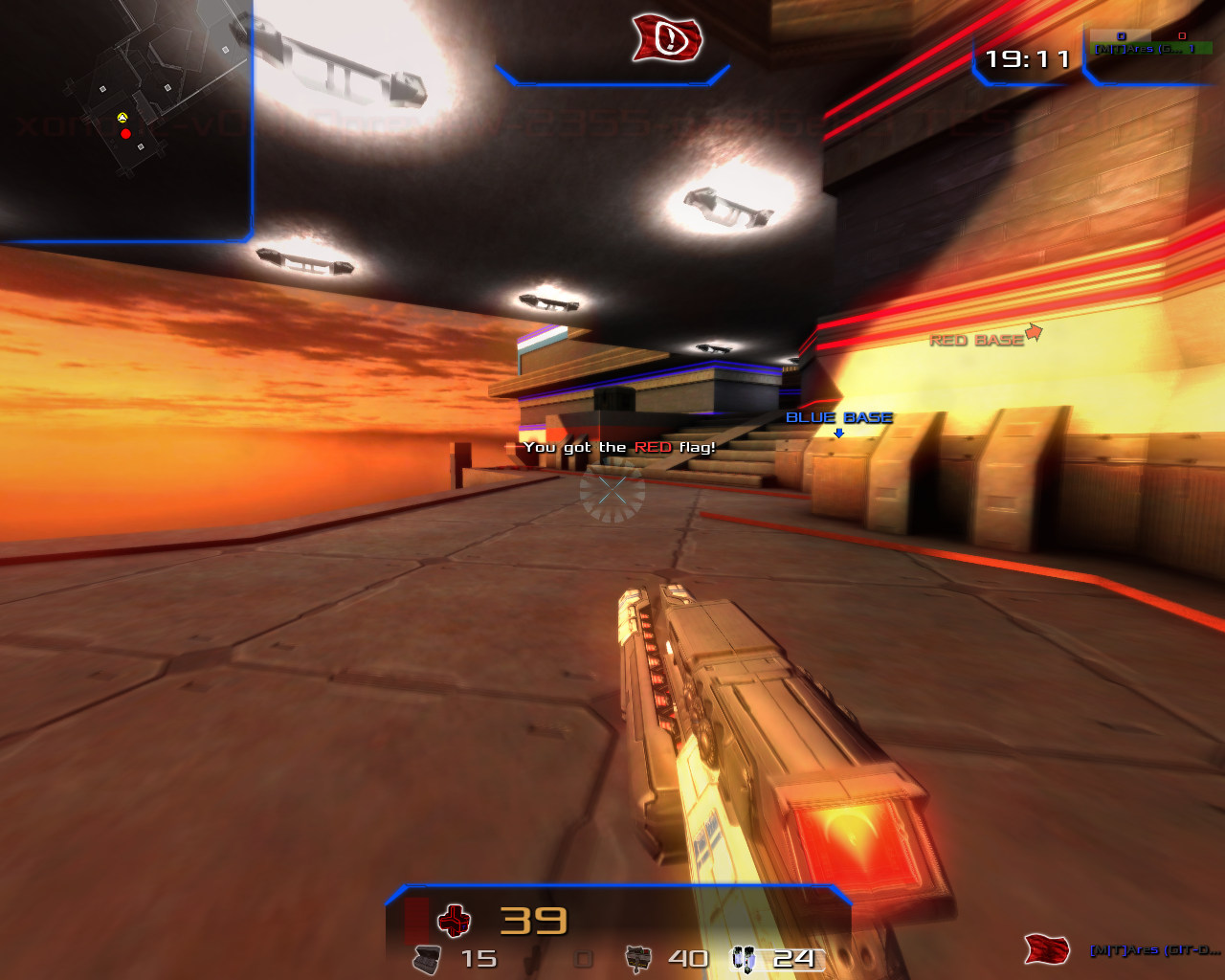Click the blue BLUE BASE waypoint arrow
The height and width of the screenshot is (980, 1225).
pos(840,433)
